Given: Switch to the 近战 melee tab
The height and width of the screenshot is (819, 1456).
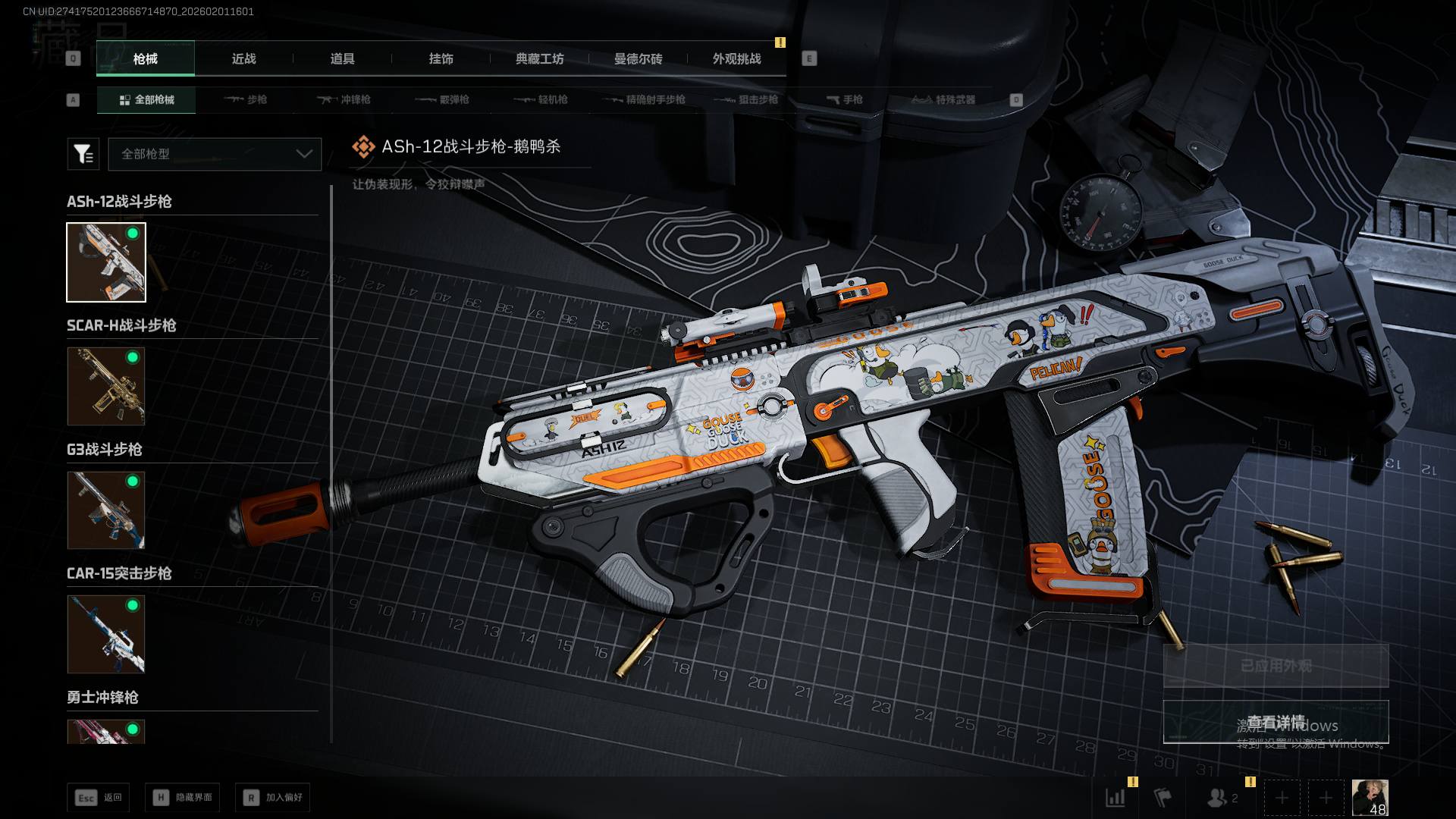Looking at the screenshot, I should click(243, 59).
